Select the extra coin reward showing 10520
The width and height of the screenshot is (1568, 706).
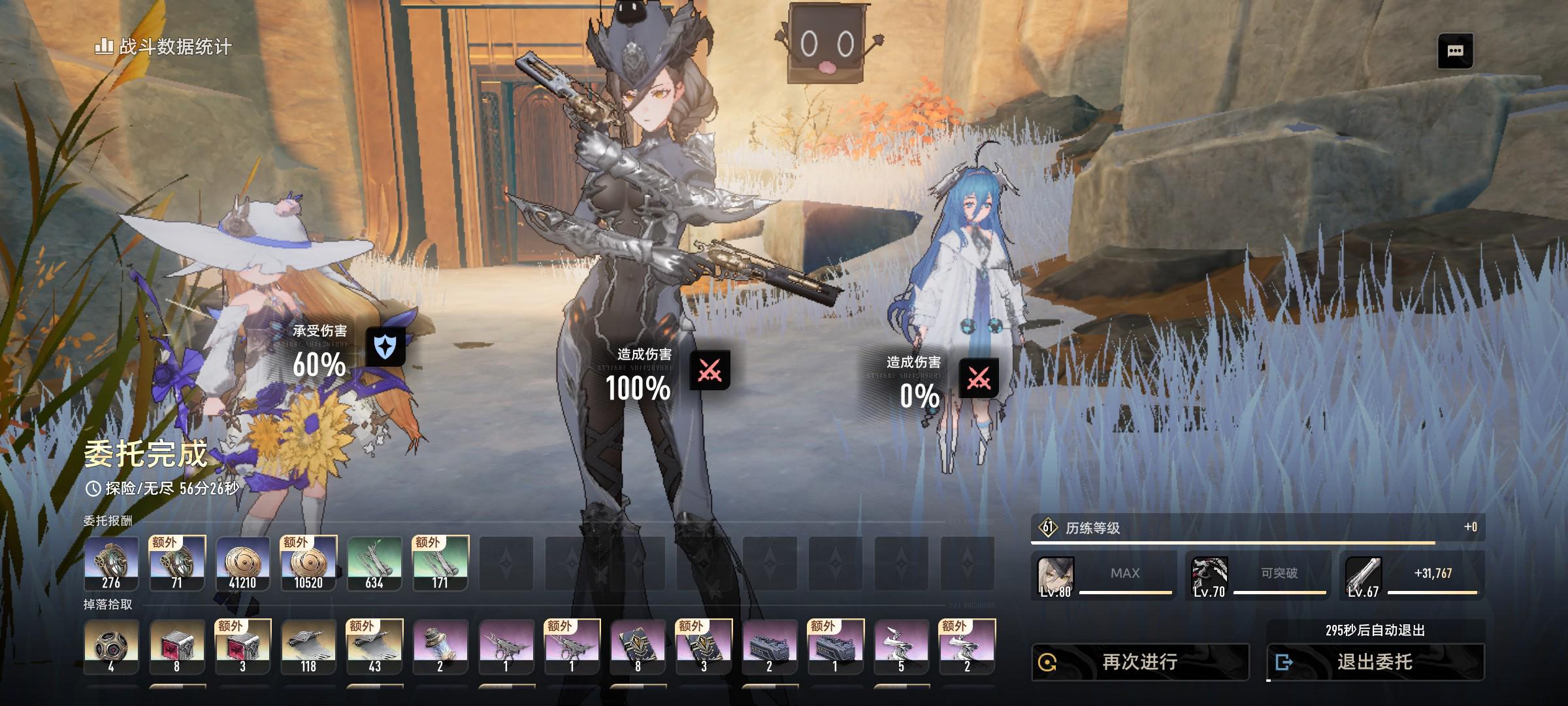pyautogui.click(x=308, y=563)
